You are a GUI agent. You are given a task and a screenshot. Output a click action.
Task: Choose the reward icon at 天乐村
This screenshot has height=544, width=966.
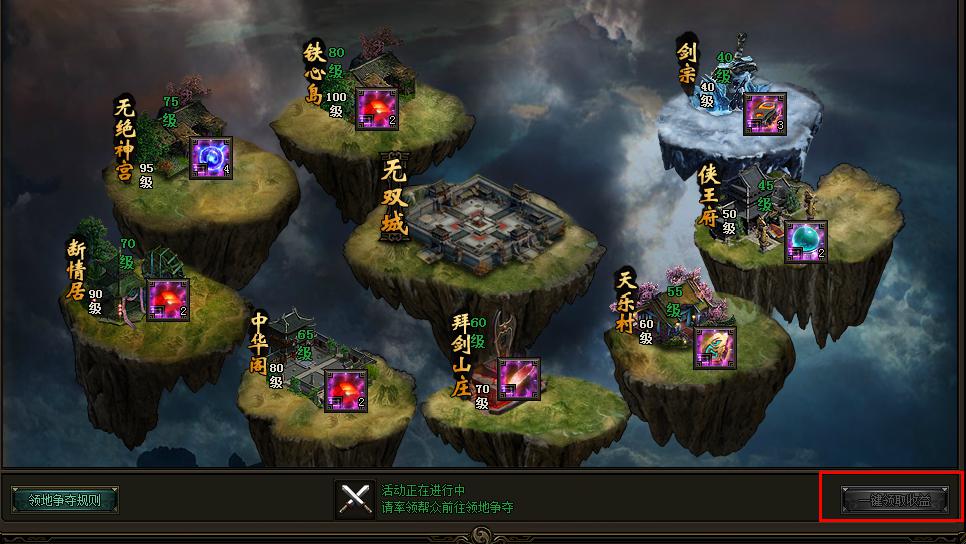pos(715,347)
